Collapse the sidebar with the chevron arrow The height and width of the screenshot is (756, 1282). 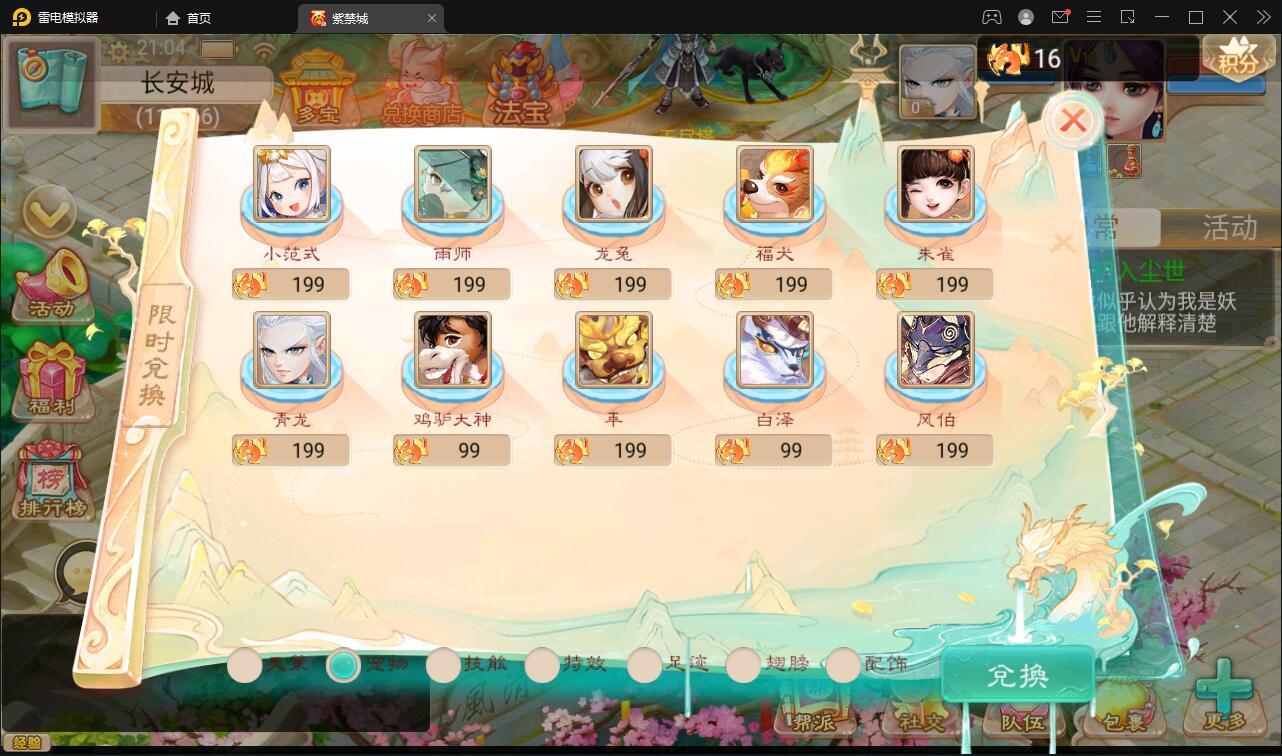point(50,213)
